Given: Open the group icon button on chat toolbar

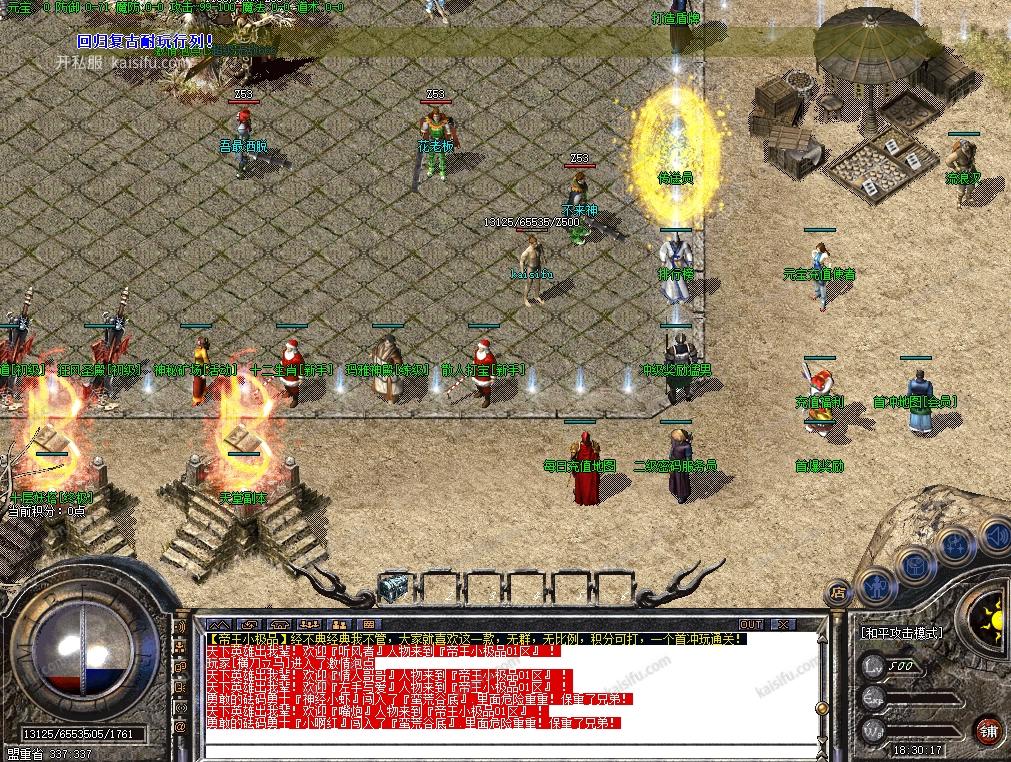Looking at the screenshot, I should pos(309,624).
